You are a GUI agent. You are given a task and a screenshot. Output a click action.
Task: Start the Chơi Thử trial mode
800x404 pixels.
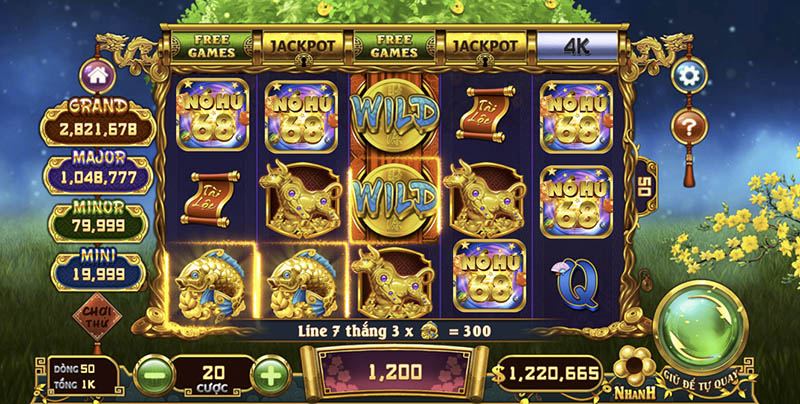97,320
